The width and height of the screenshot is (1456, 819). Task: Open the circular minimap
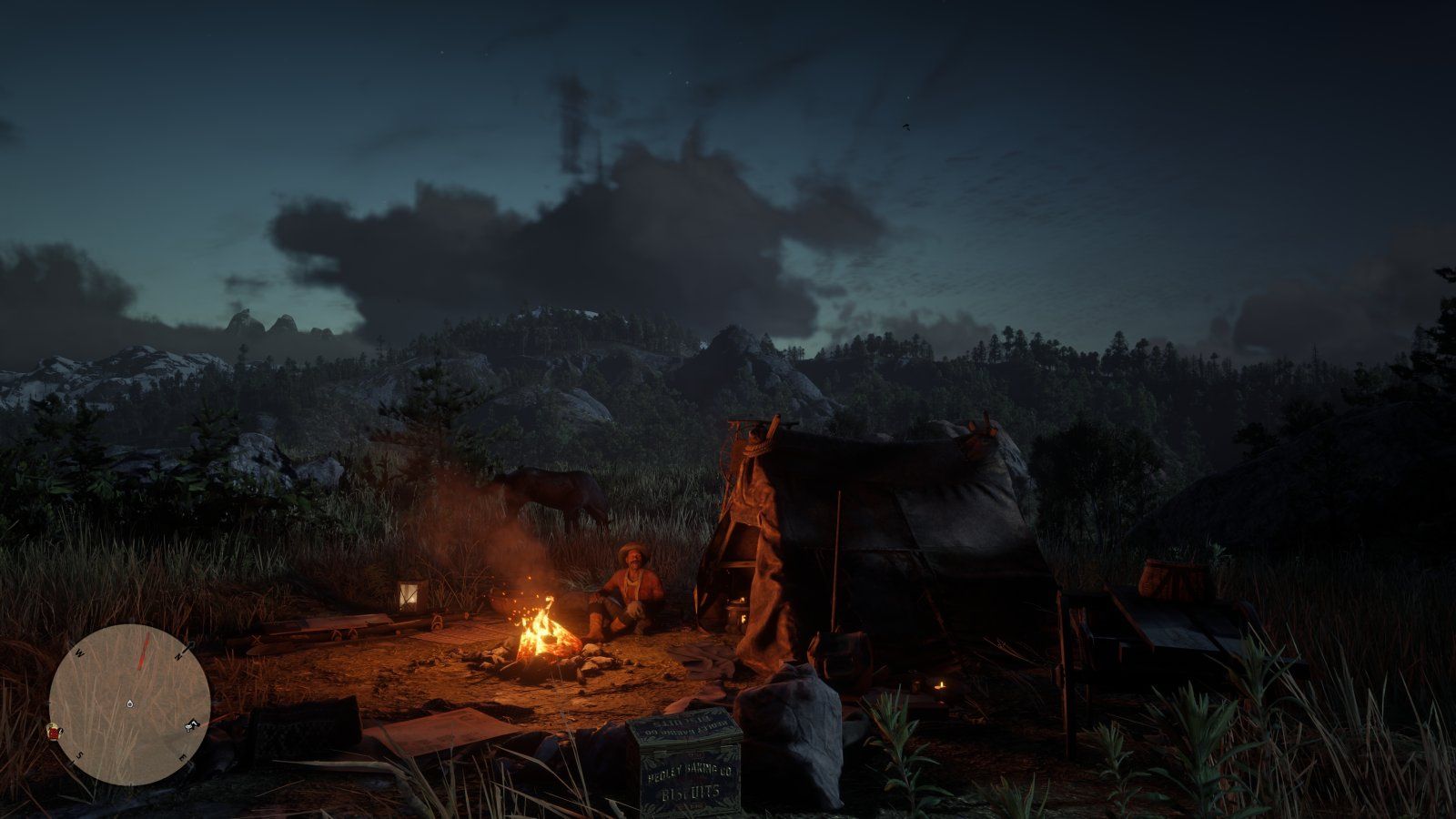129,703
